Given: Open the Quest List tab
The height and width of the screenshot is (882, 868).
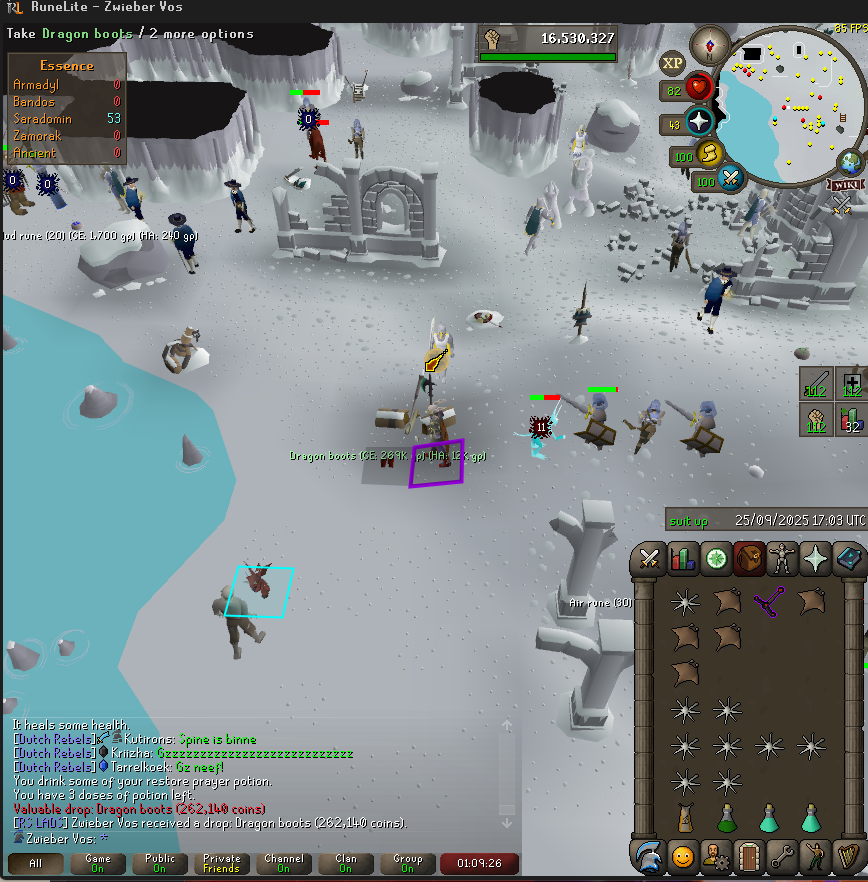Looking at the screenshot, I should (x=717, y=558).
